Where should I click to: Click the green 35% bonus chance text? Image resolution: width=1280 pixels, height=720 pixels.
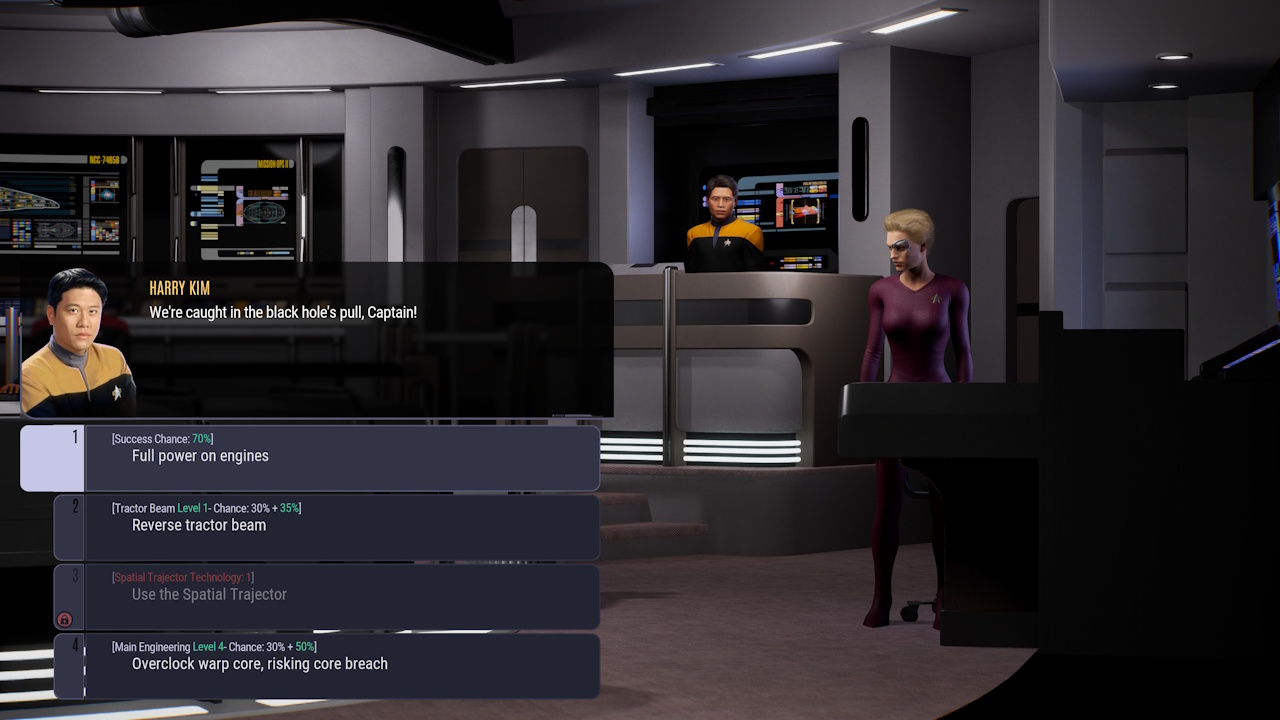pyautogui.click(x=290, y=507)
